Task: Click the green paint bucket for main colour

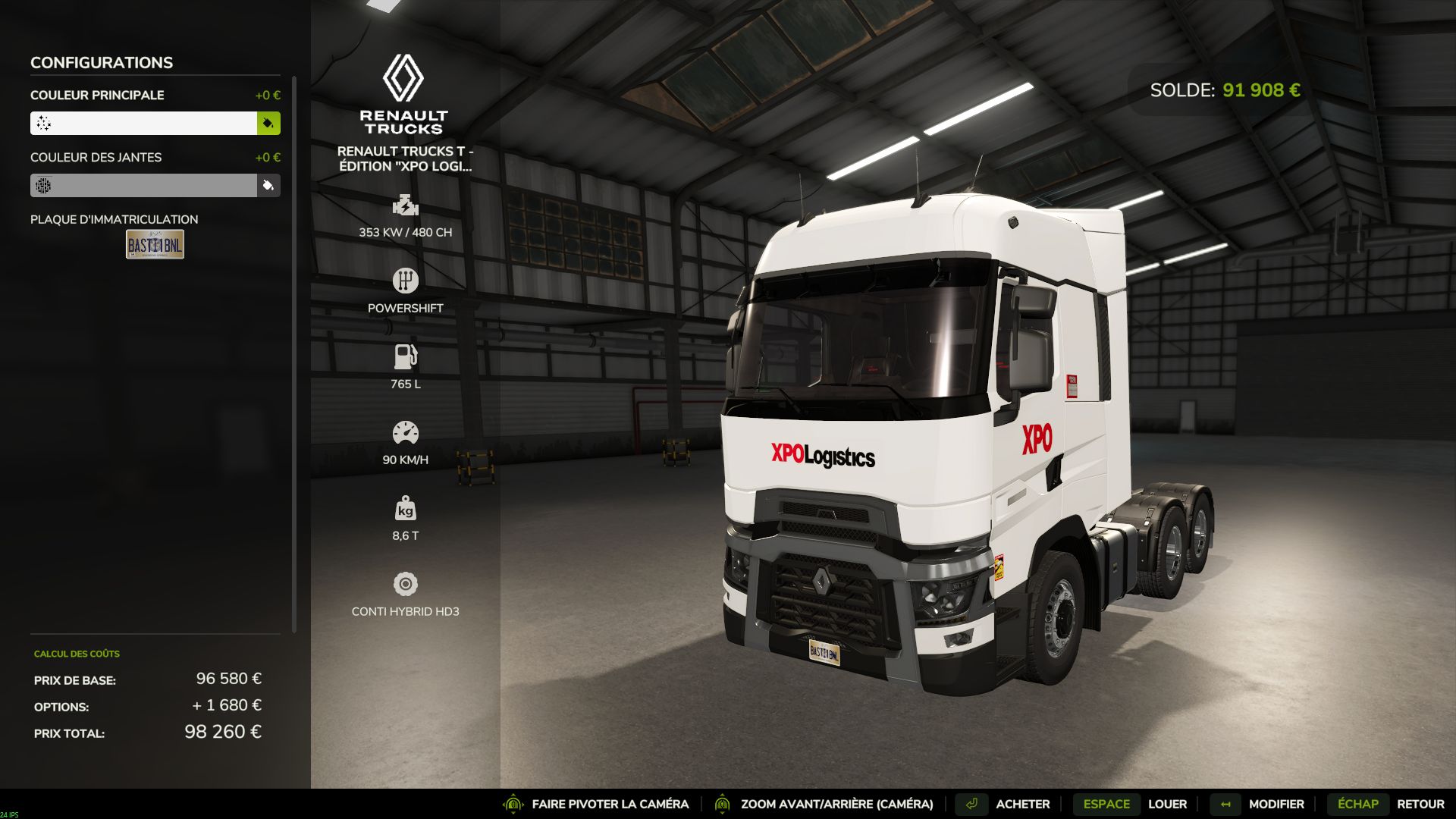Action: [268, 123]
